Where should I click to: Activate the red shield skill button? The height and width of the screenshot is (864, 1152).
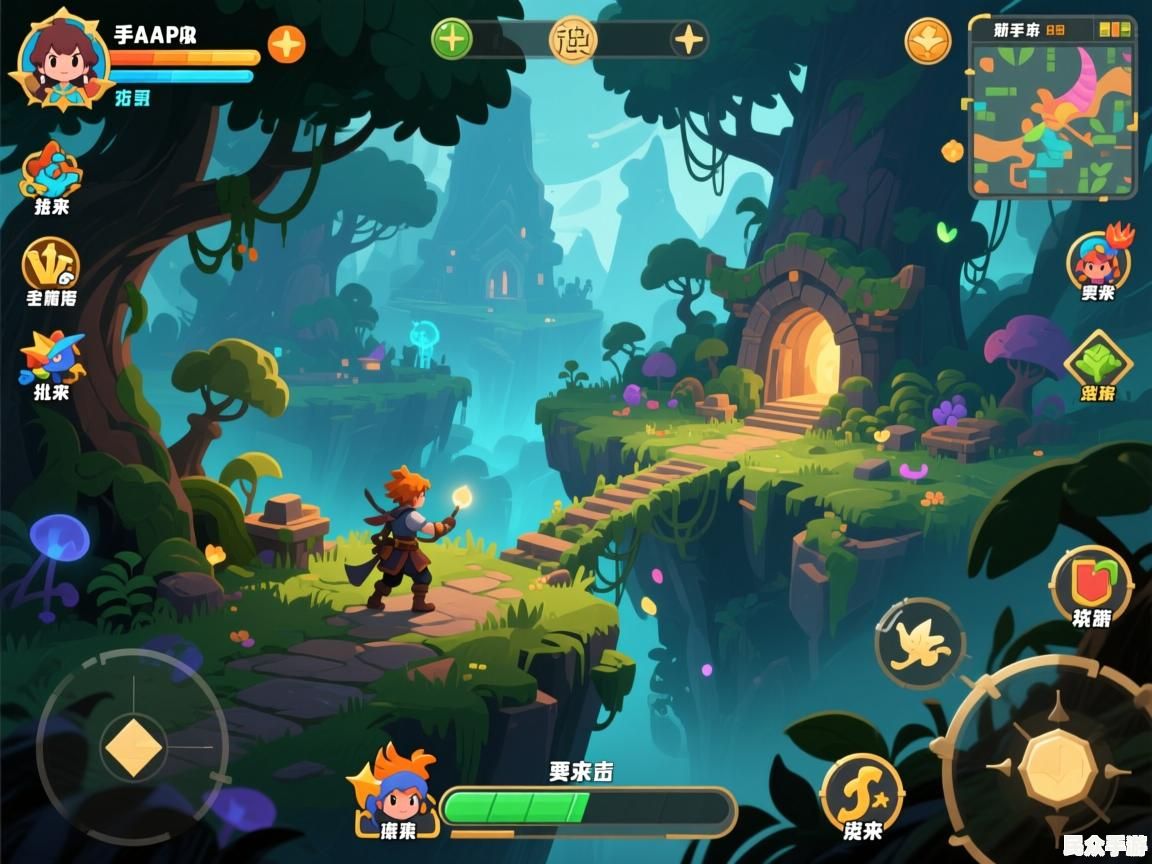1091,582
